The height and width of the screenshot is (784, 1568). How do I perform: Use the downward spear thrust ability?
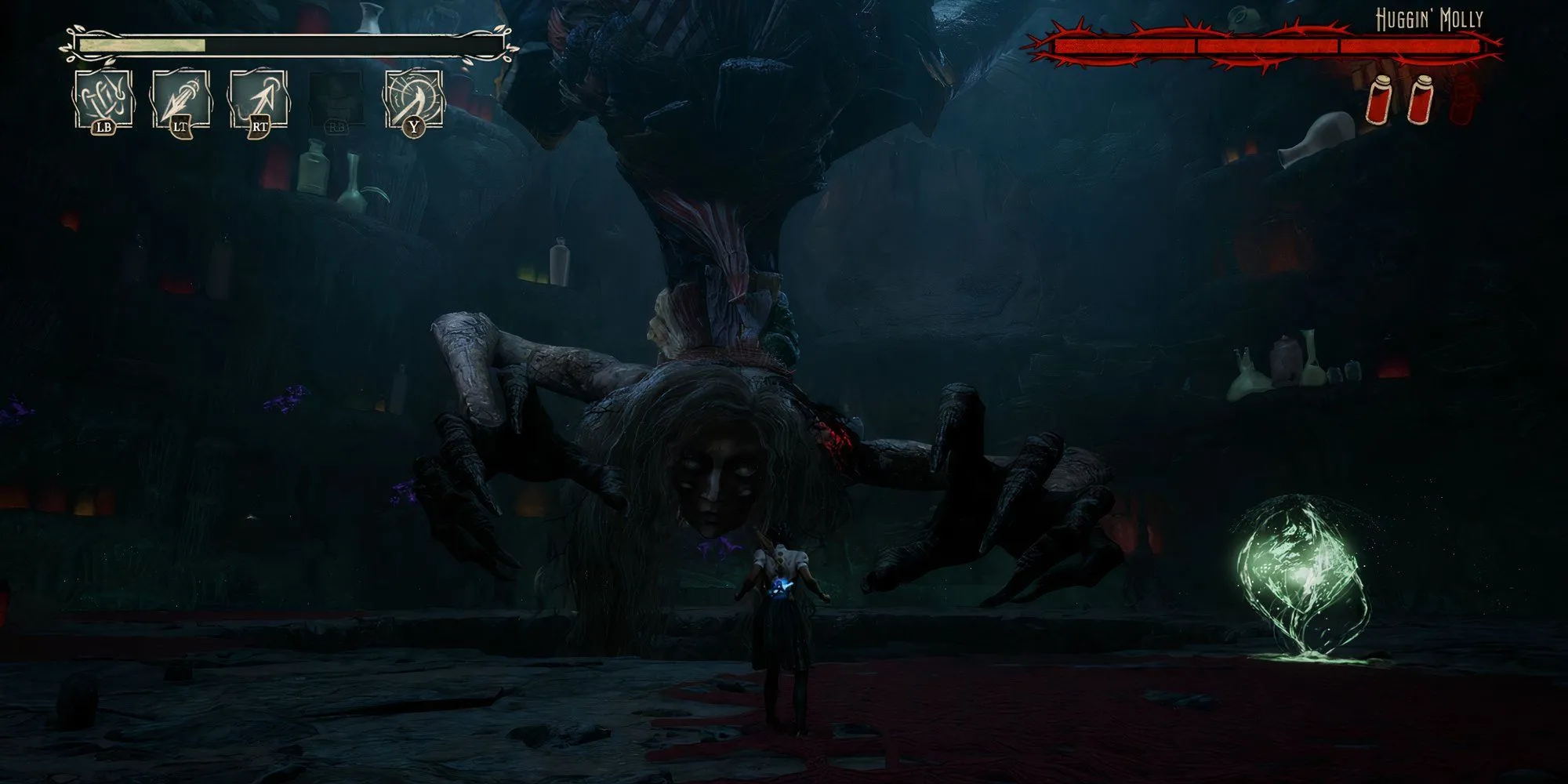tap(181, 100)
